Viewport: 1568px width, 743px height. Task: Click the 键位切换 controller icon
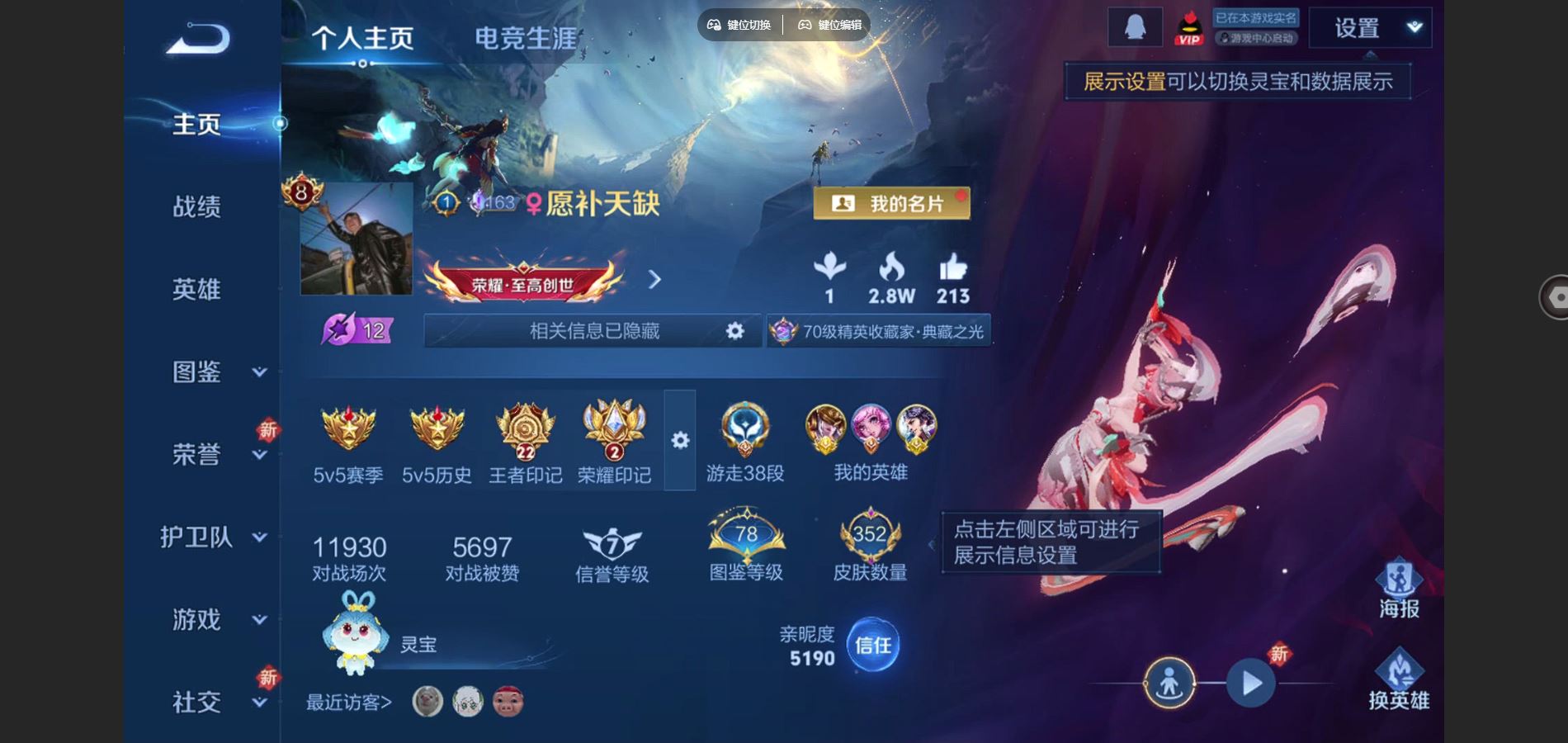[x=713, y=25]
